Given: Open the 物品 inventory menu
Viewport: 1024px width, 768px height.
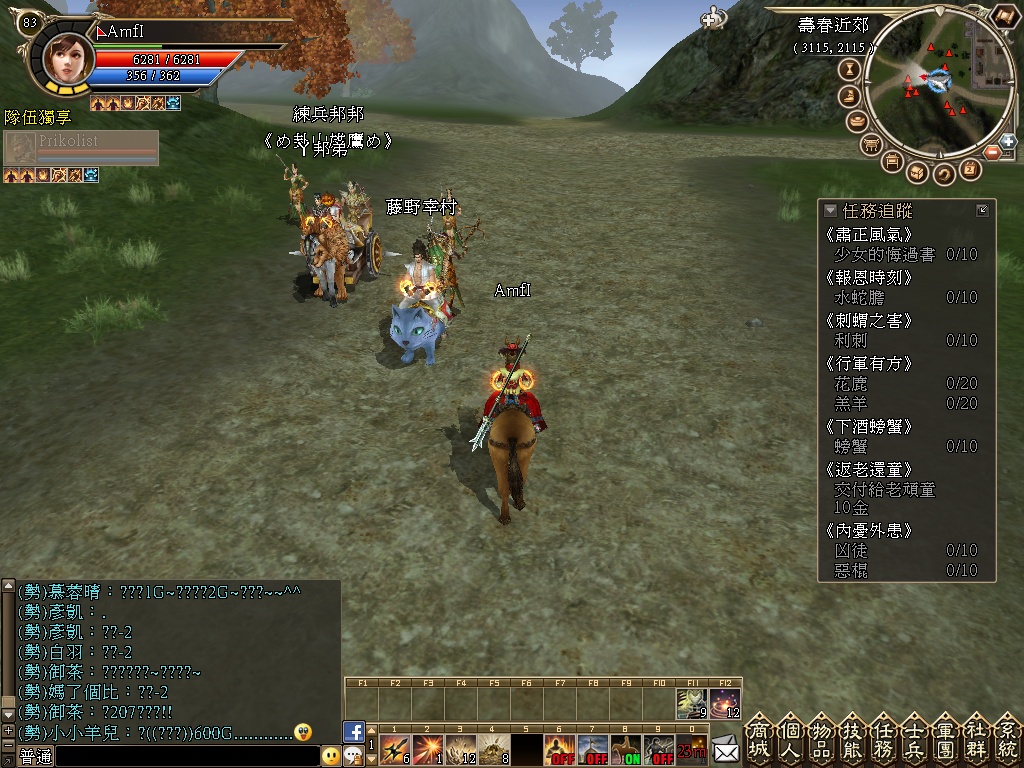Looking at the screenshot, I should tap(821, 738).
